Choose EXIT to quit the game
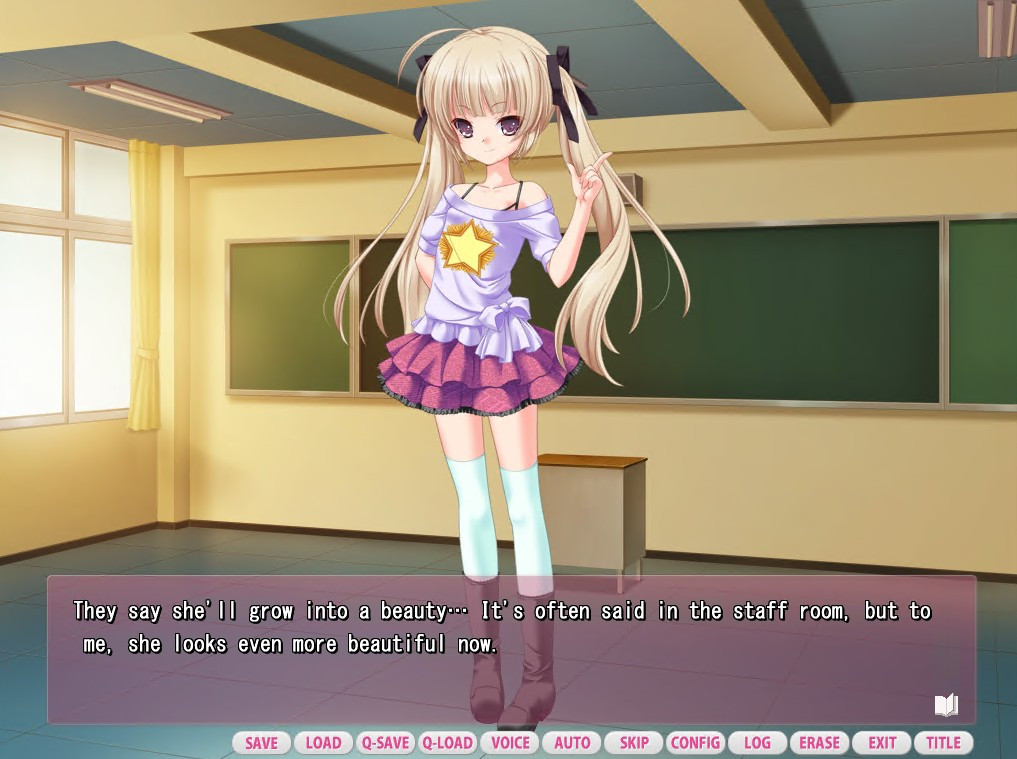The width and height of the screenshot is (1017, 759). [881, 743]
